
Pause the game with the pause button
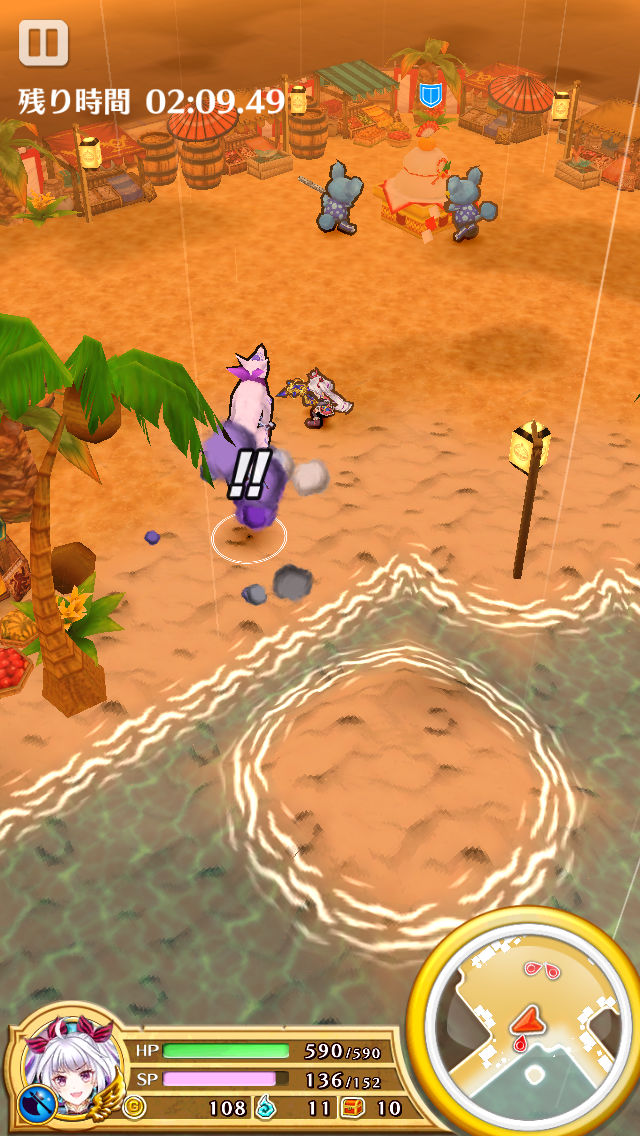(43, 44)
